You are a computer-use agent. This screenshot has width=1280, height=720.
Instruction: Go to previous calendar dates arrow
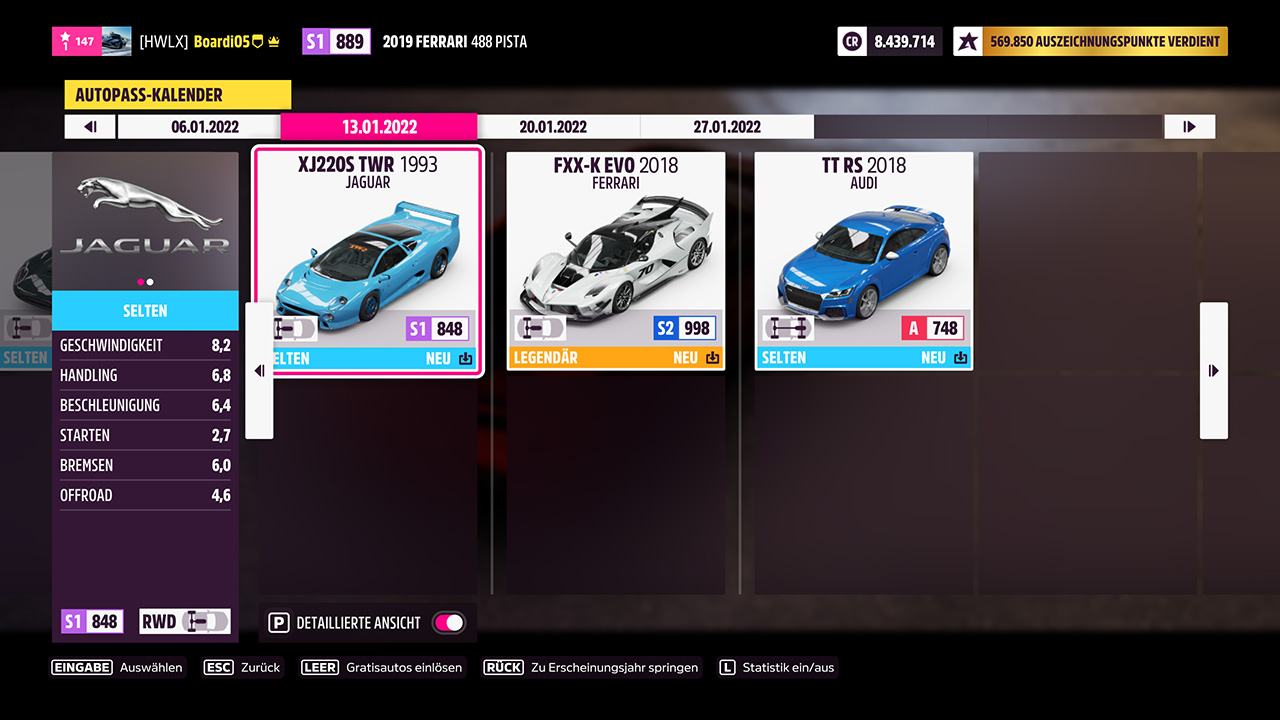(x=91, y=127)
